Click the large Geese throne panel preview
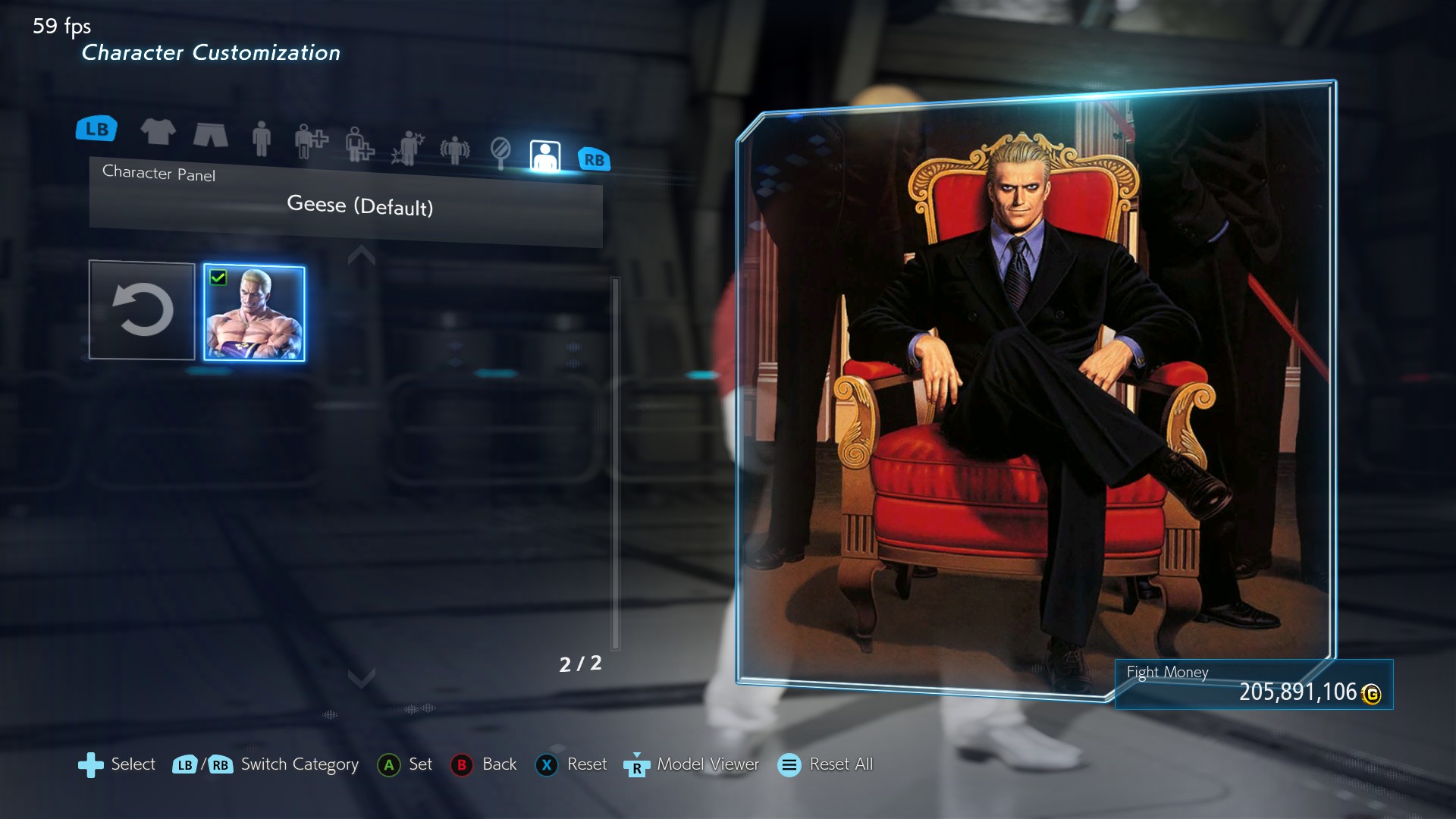Viewport: 1456px width, 819px height. pos(1036,391)
